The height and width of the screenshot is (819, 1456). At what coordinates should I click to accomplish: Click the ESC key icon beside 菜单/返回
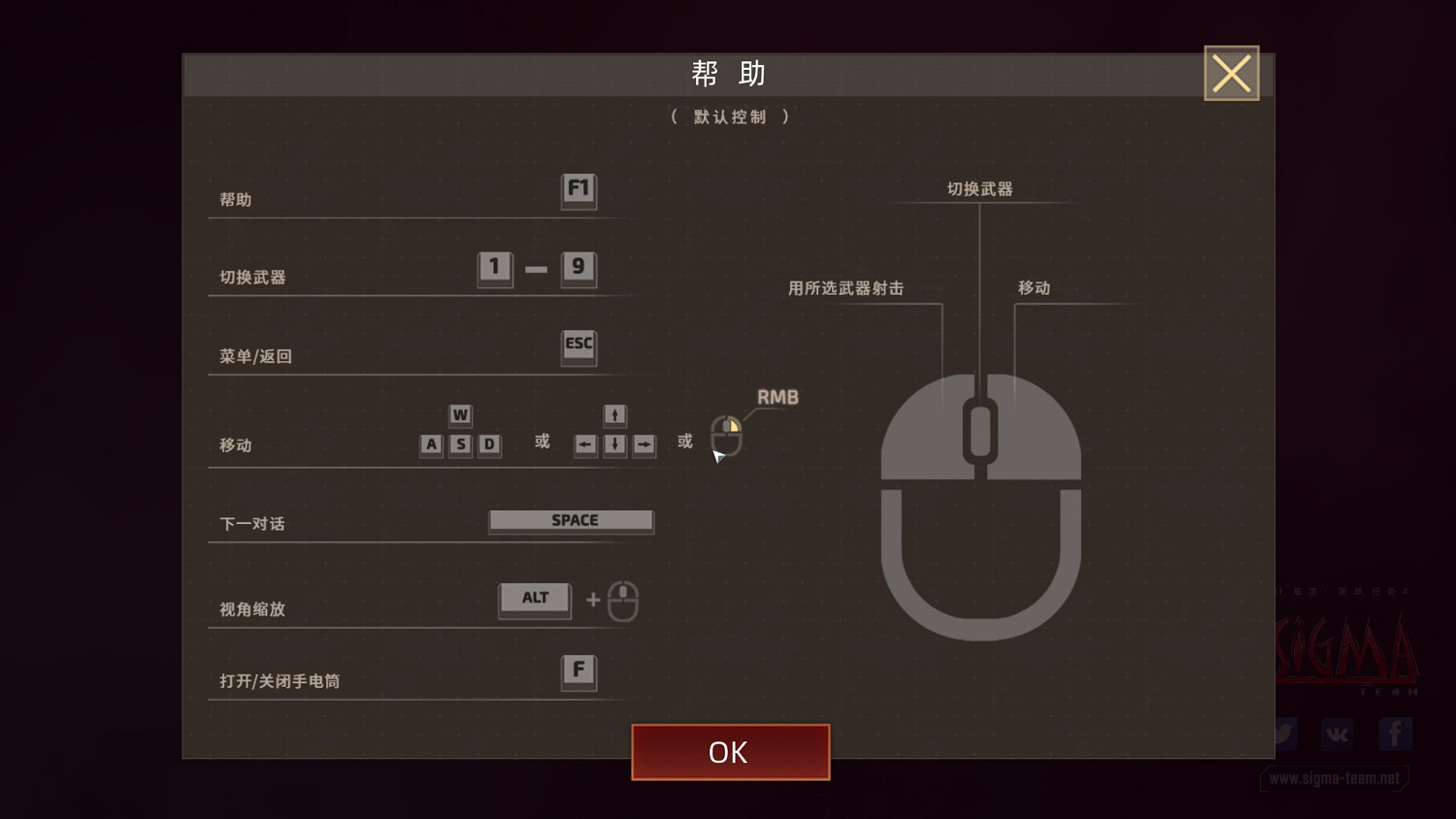[579, 347]
